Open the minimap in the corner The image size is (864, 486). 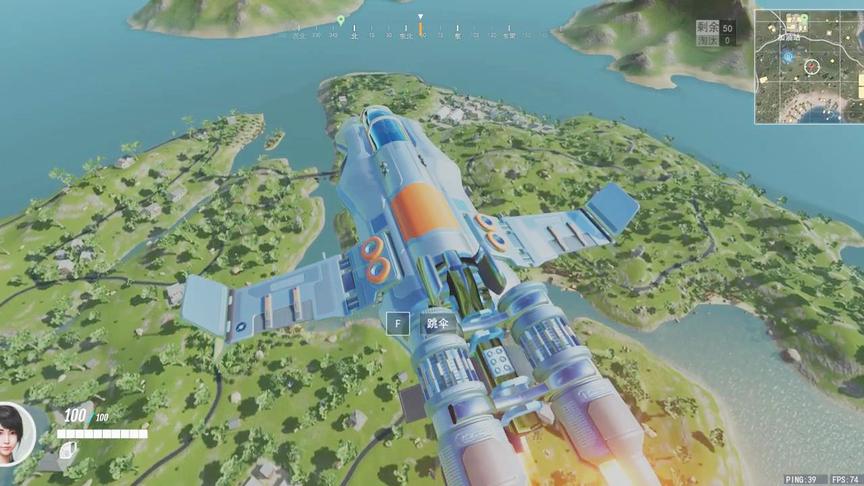[808, 66]
